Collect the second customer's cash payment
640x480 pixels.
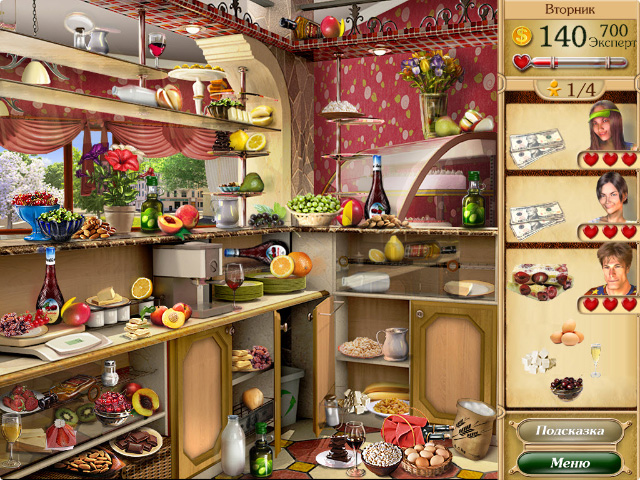click(537, 216)
